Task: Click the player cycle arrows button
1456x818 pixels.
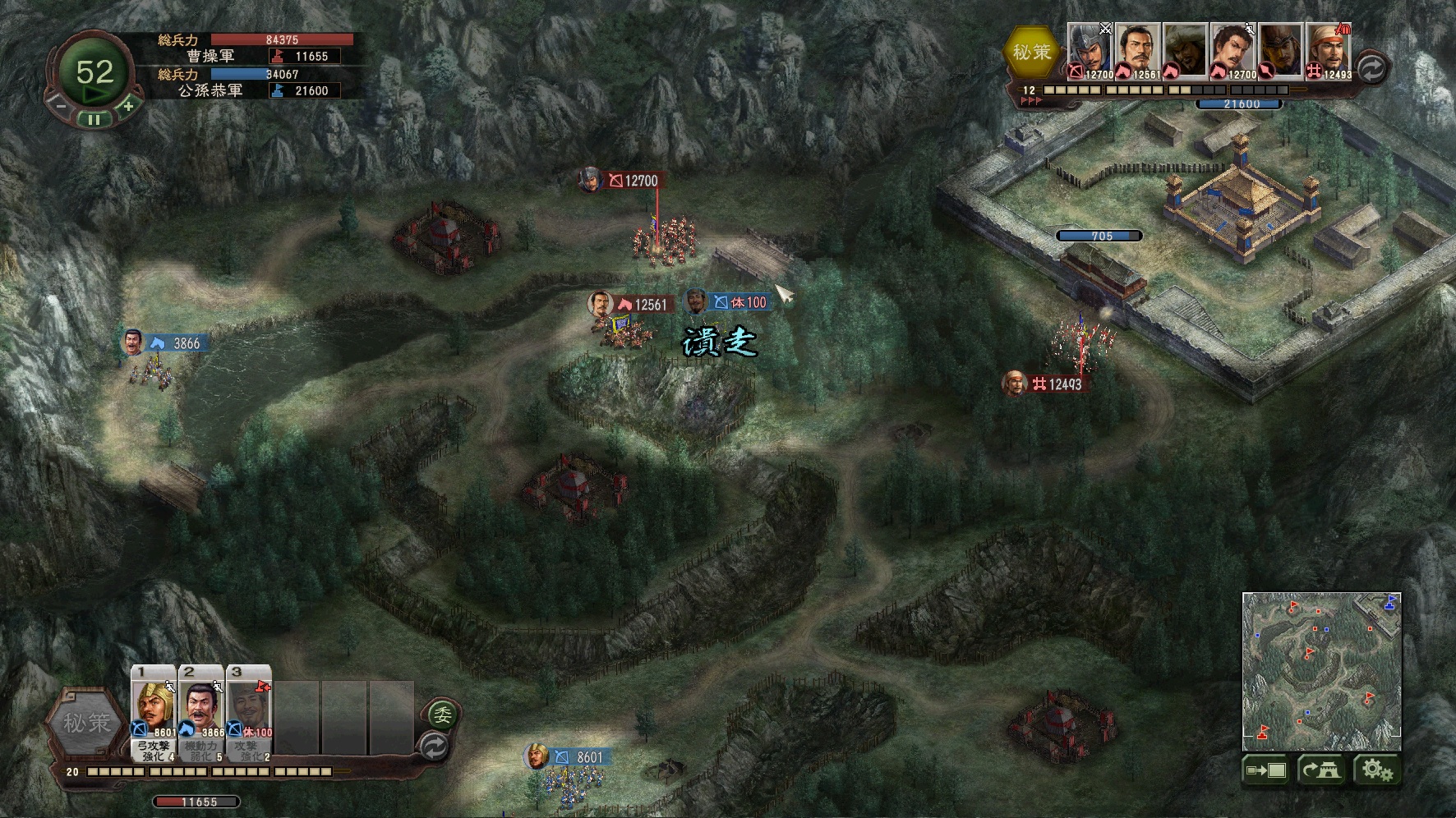Action: [x=434, y=746]
